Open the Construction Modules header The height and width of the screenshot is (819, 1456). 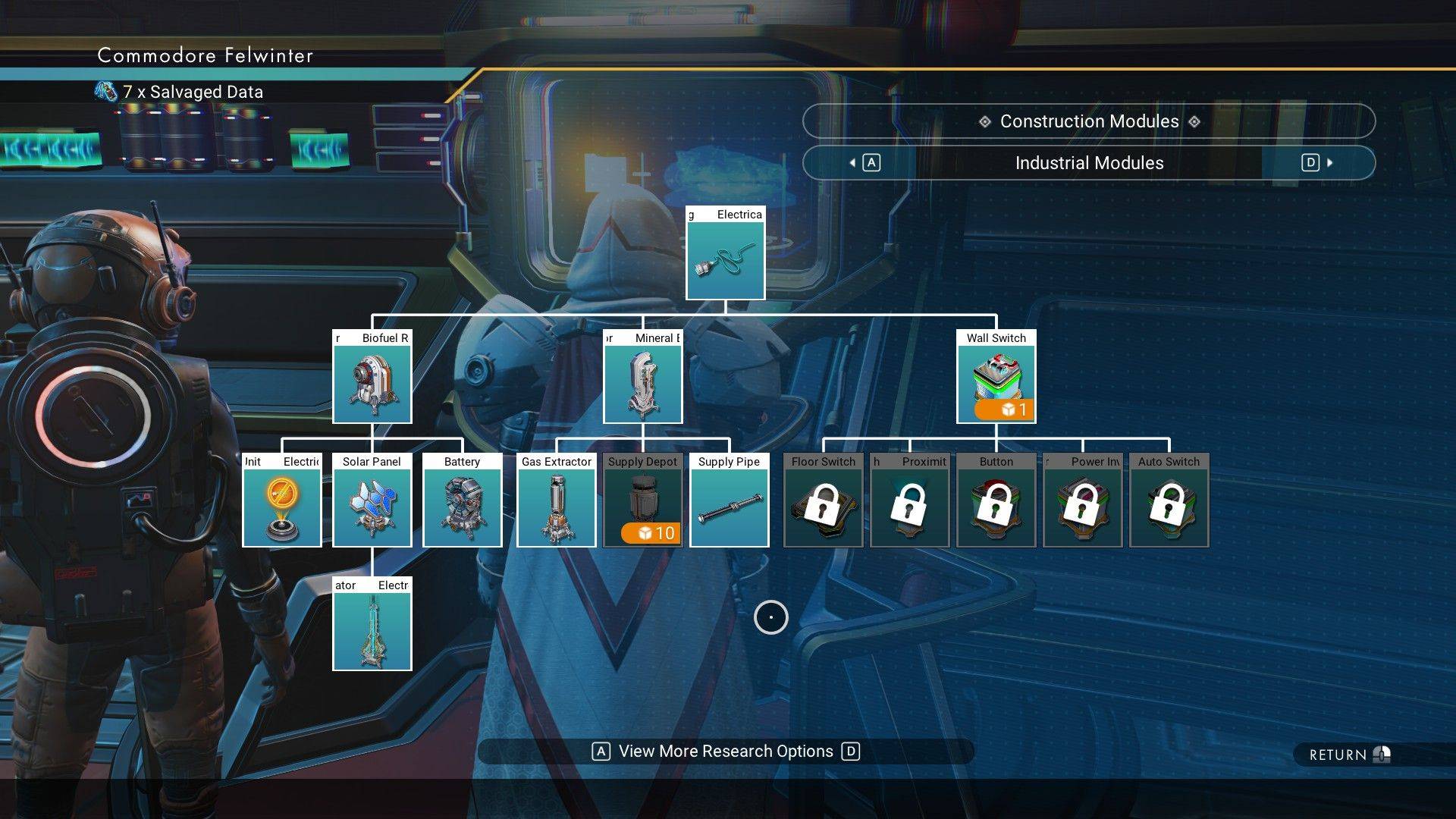tap(1088, 121)
